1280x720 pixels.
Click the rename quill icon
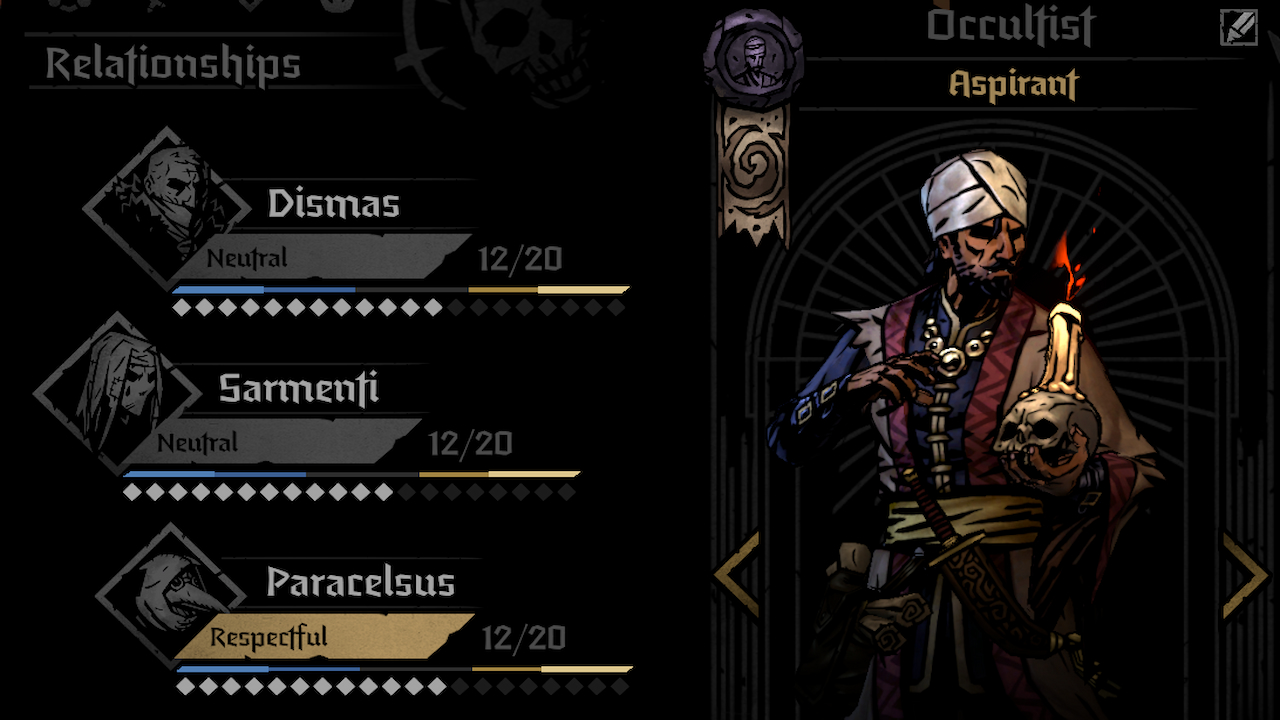click(1238, 27)
